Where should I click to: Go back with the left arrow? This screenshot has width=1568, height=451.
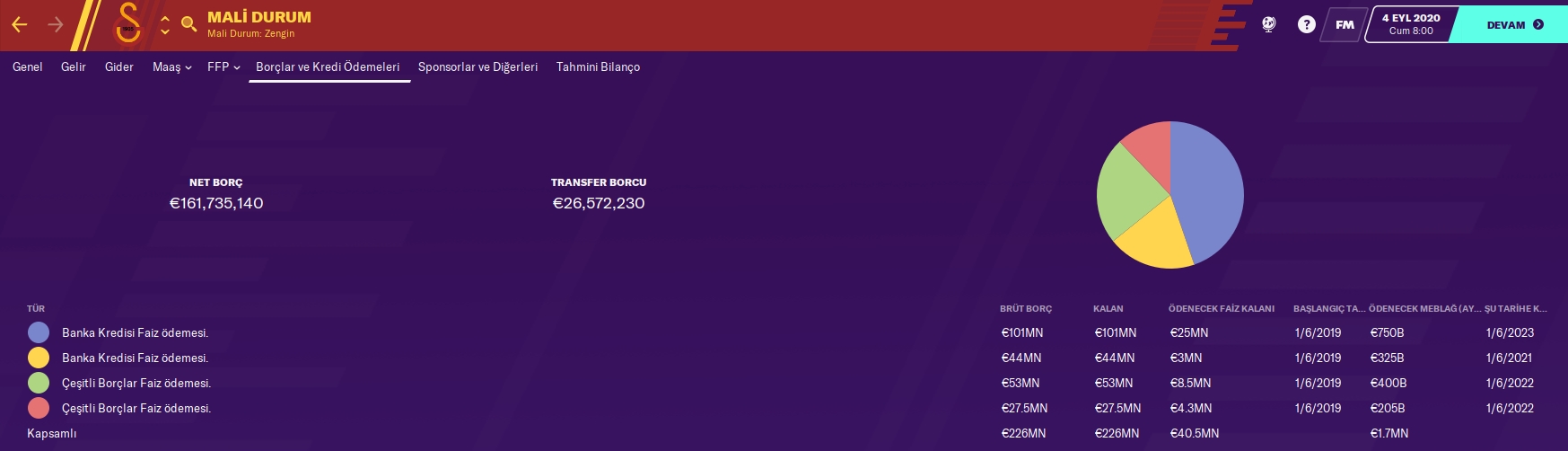click(x=20, y=25)
